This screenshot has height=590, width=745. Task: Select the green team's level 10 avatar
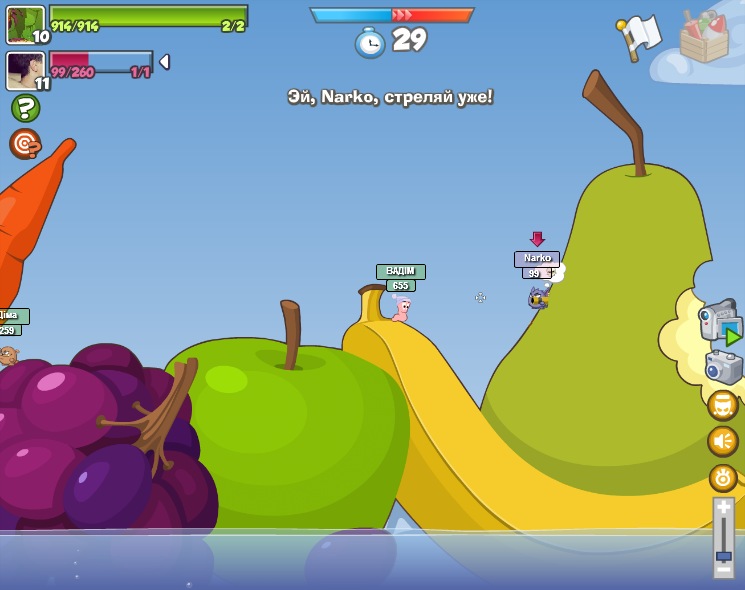tap(25, 24)
